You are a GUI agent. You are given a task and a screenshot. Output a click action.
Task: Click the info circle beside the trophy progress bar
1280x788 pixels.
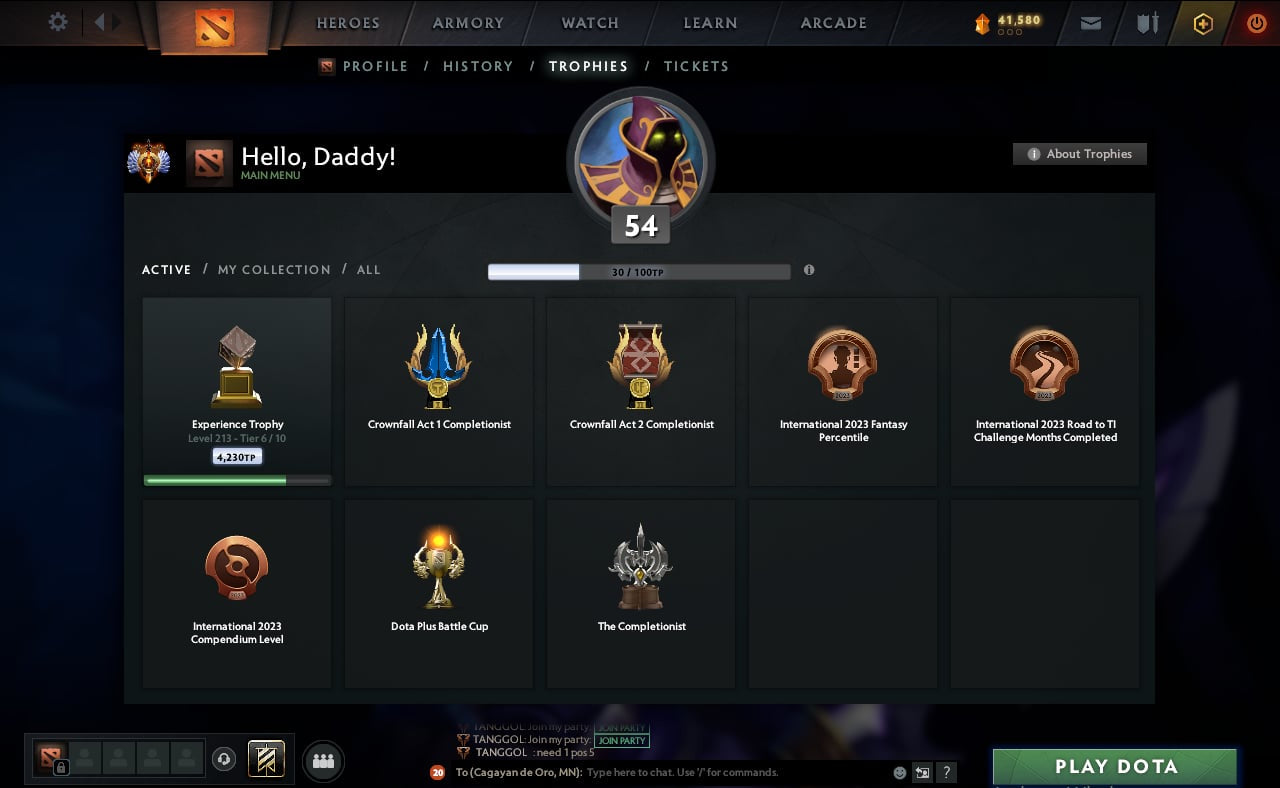pos(810,270)
